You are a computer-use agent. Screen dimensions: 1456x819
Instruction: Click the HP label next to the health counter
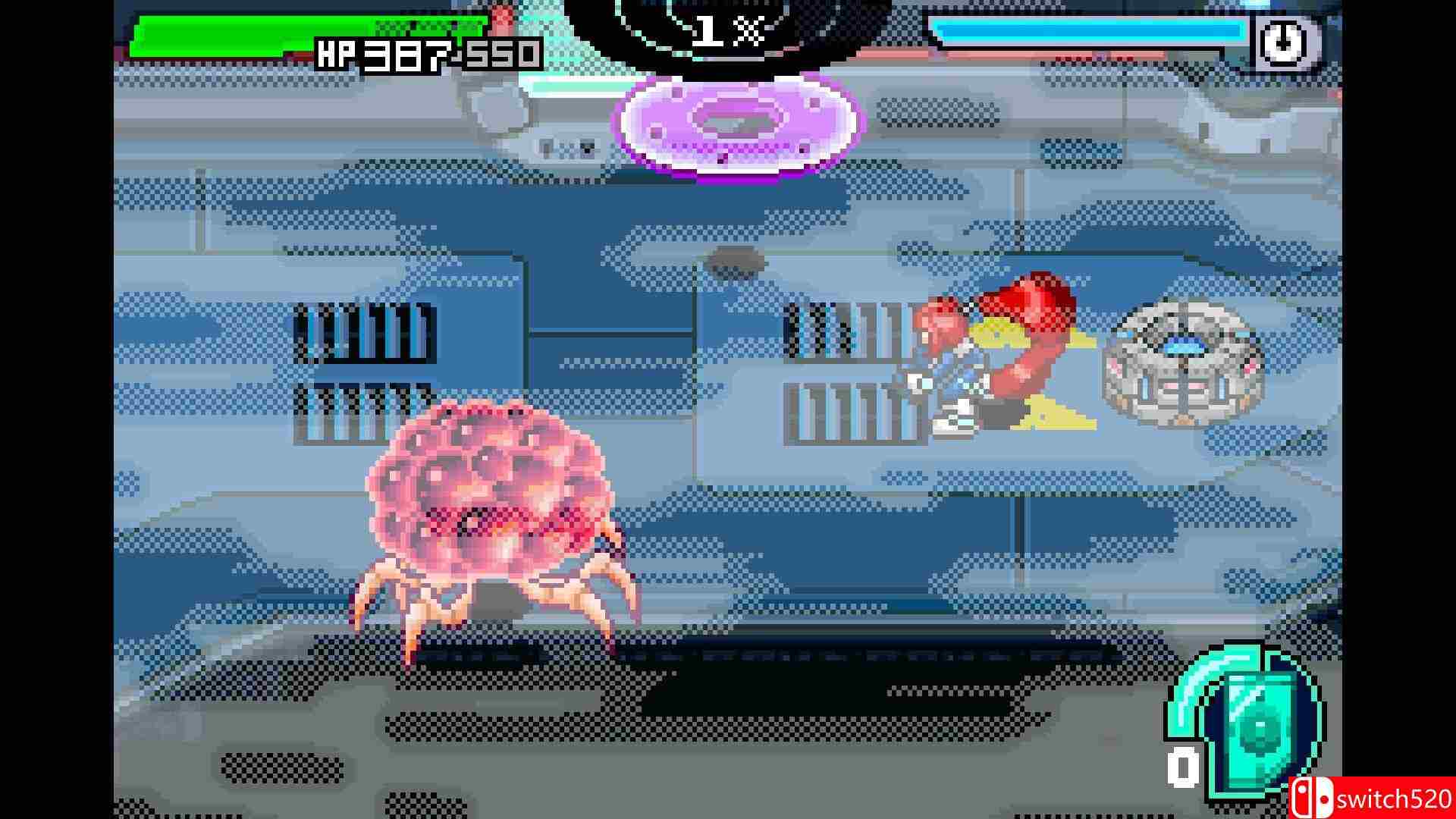click(343, 55)
